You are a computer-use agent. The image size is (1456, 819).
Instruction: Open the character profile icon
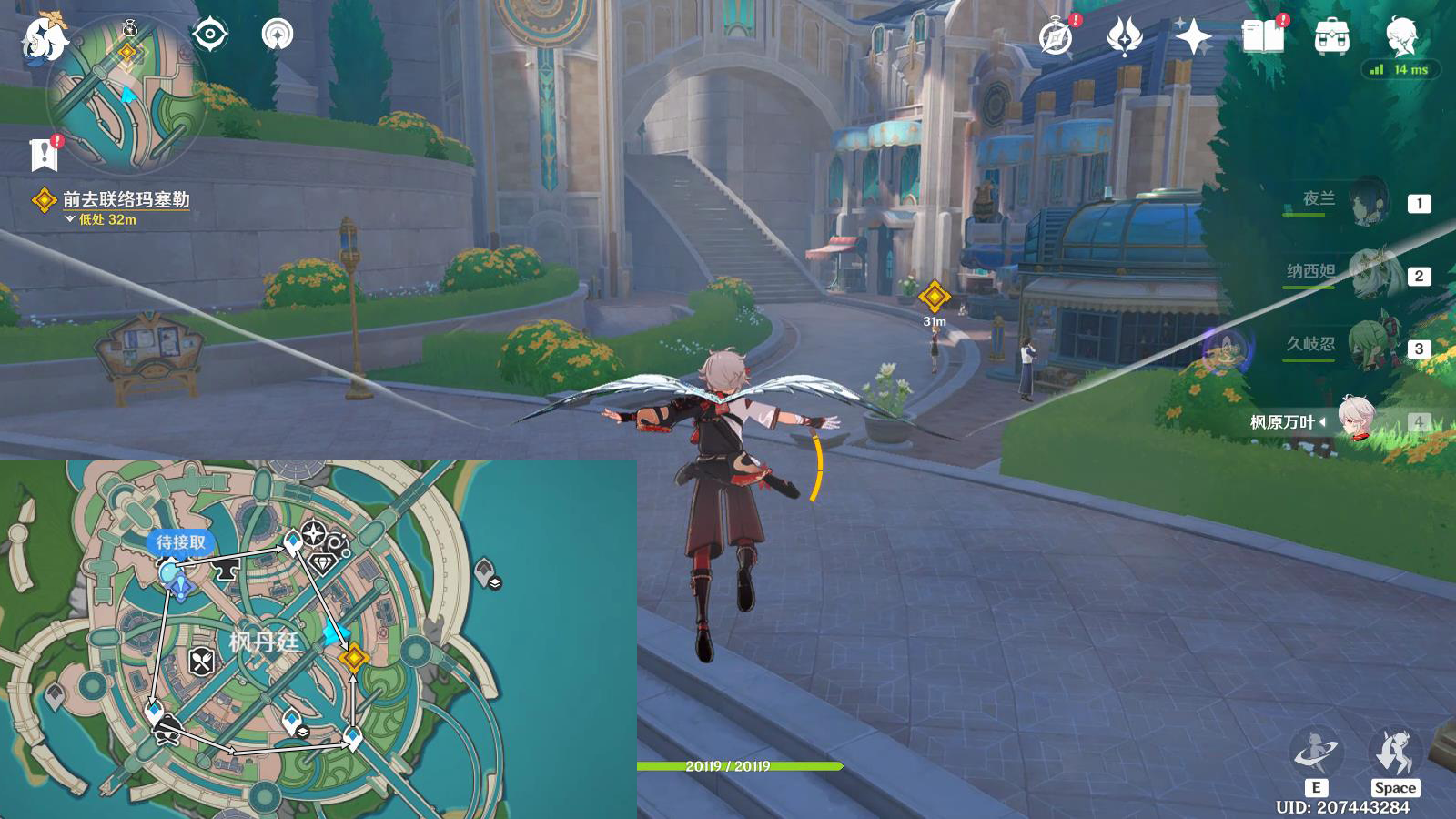(1400, 37)
